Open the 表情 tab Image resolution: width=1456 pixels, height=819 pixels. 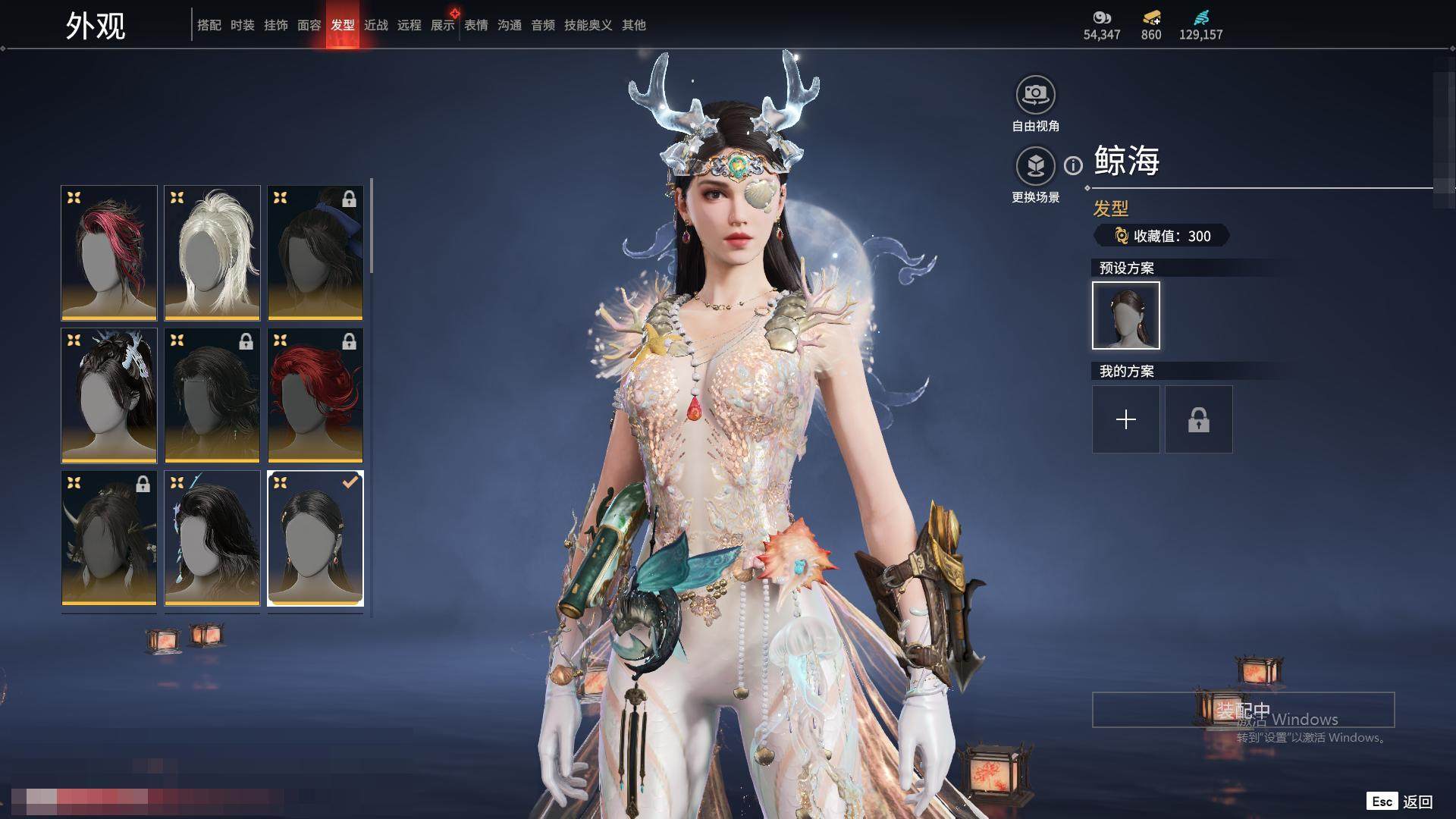475,25
